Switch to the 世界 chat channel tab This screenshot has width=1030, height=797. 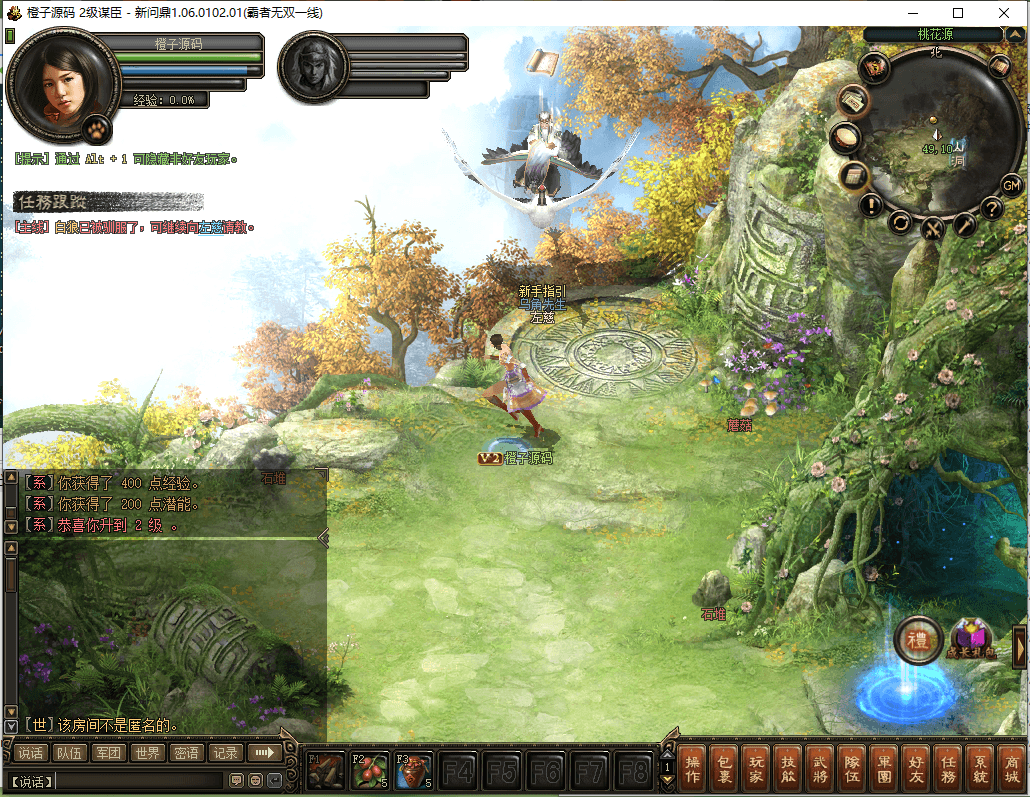click(148, 753)
